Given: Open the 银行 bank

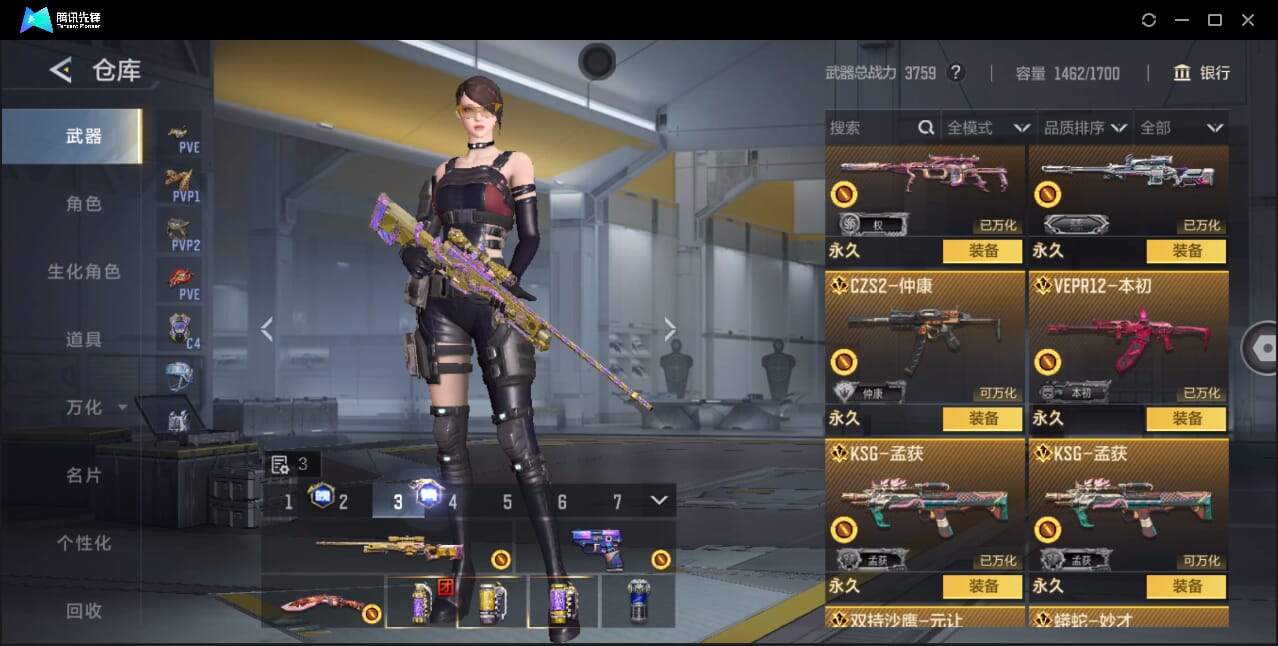Looking at the screenshot, I should coord(1201,73).
